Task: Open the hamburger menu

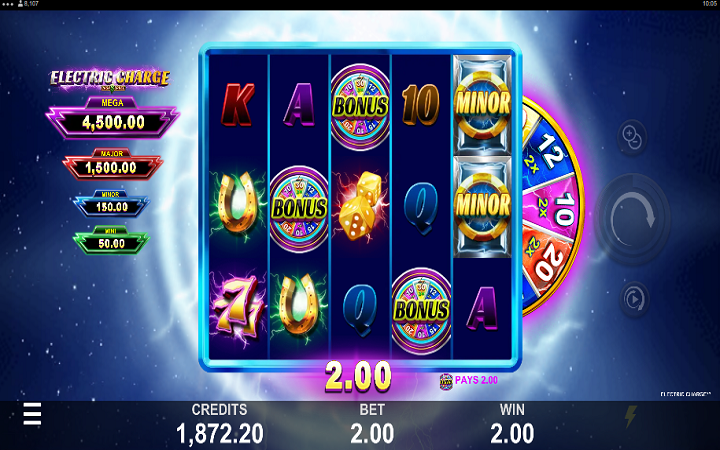Action: [x=33, y=415]
